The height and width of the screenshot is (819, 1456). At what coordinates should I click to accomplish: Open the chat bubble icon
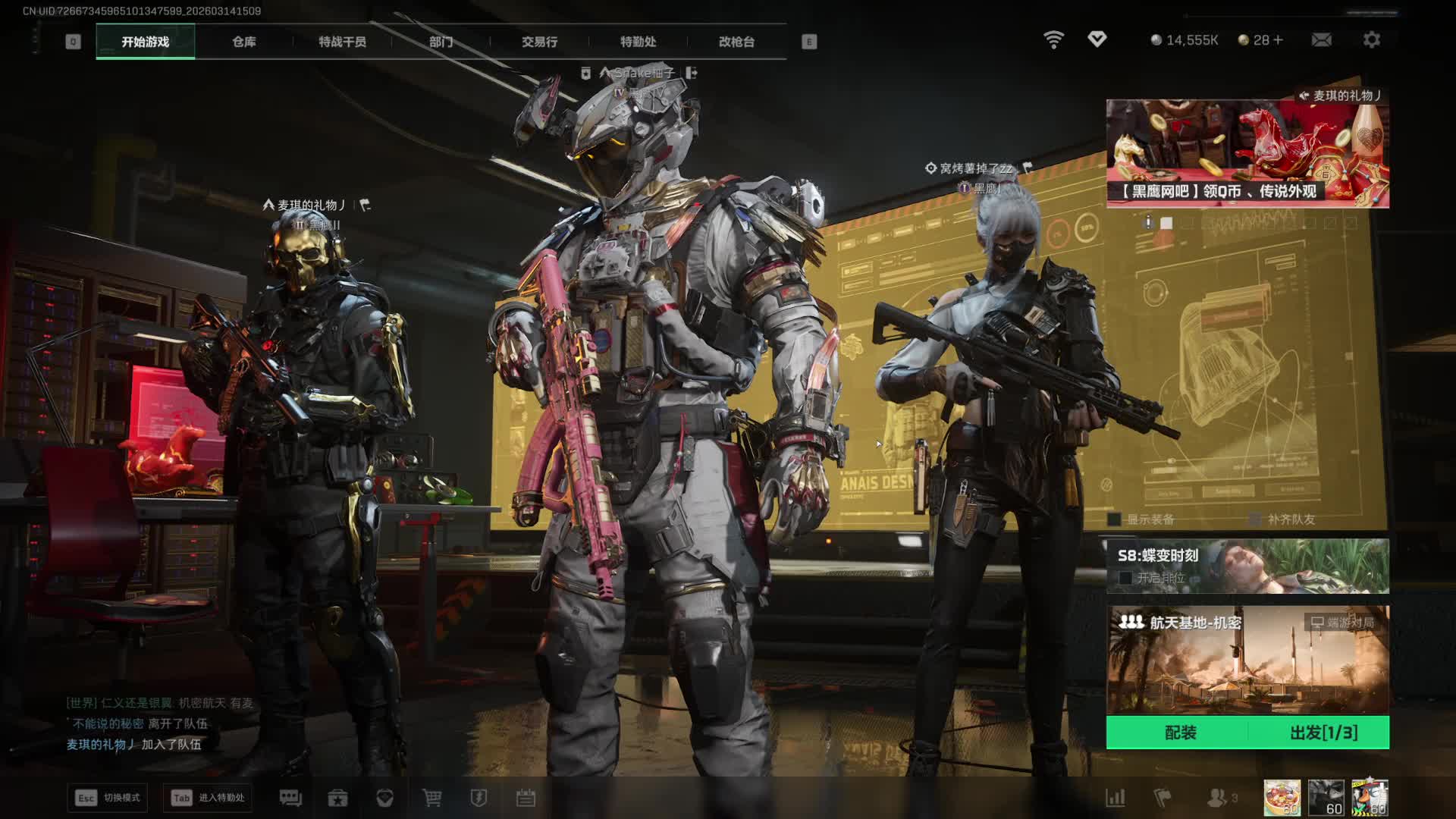(290, 798)
